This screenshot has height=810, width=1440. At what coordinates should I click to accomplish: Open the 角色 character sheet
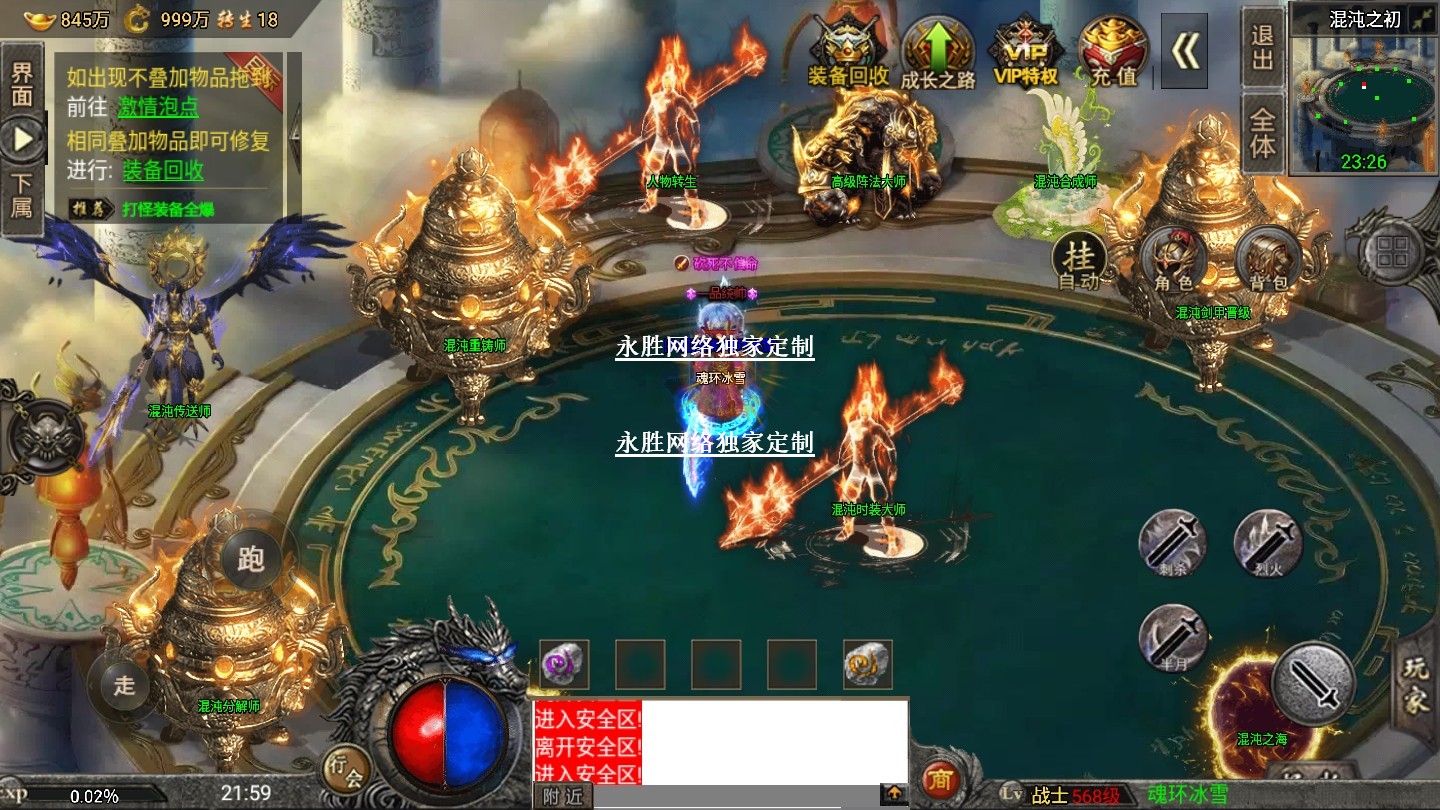coord(1174,258)
